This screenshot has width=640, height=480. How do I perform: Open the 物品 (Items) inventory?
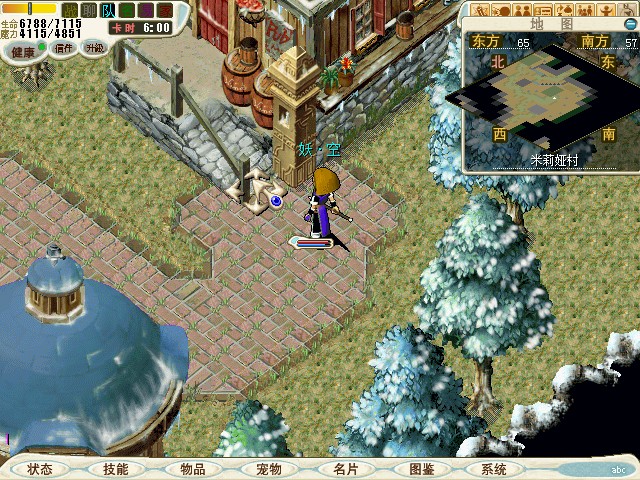(x=192, y=469)
